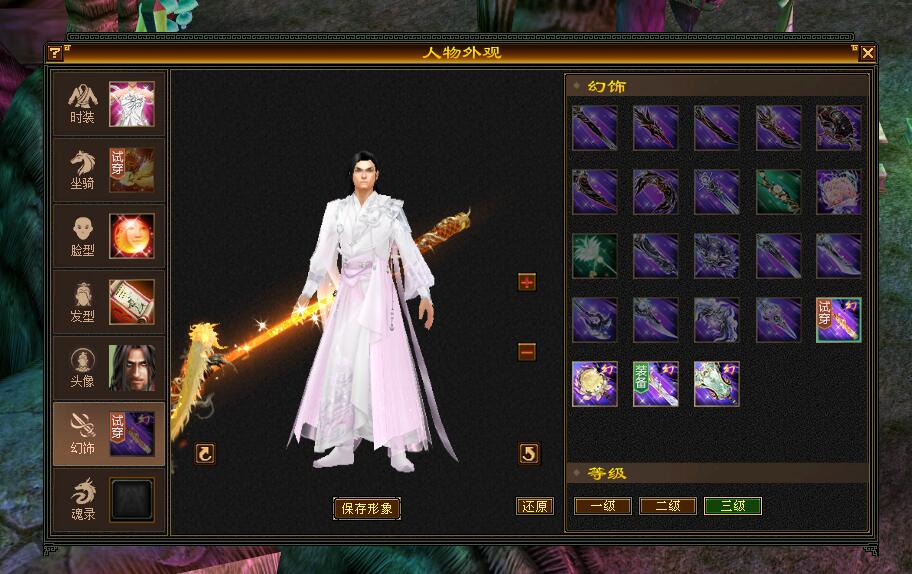Pick the pink flower skin icon

[x=838, y=191]
